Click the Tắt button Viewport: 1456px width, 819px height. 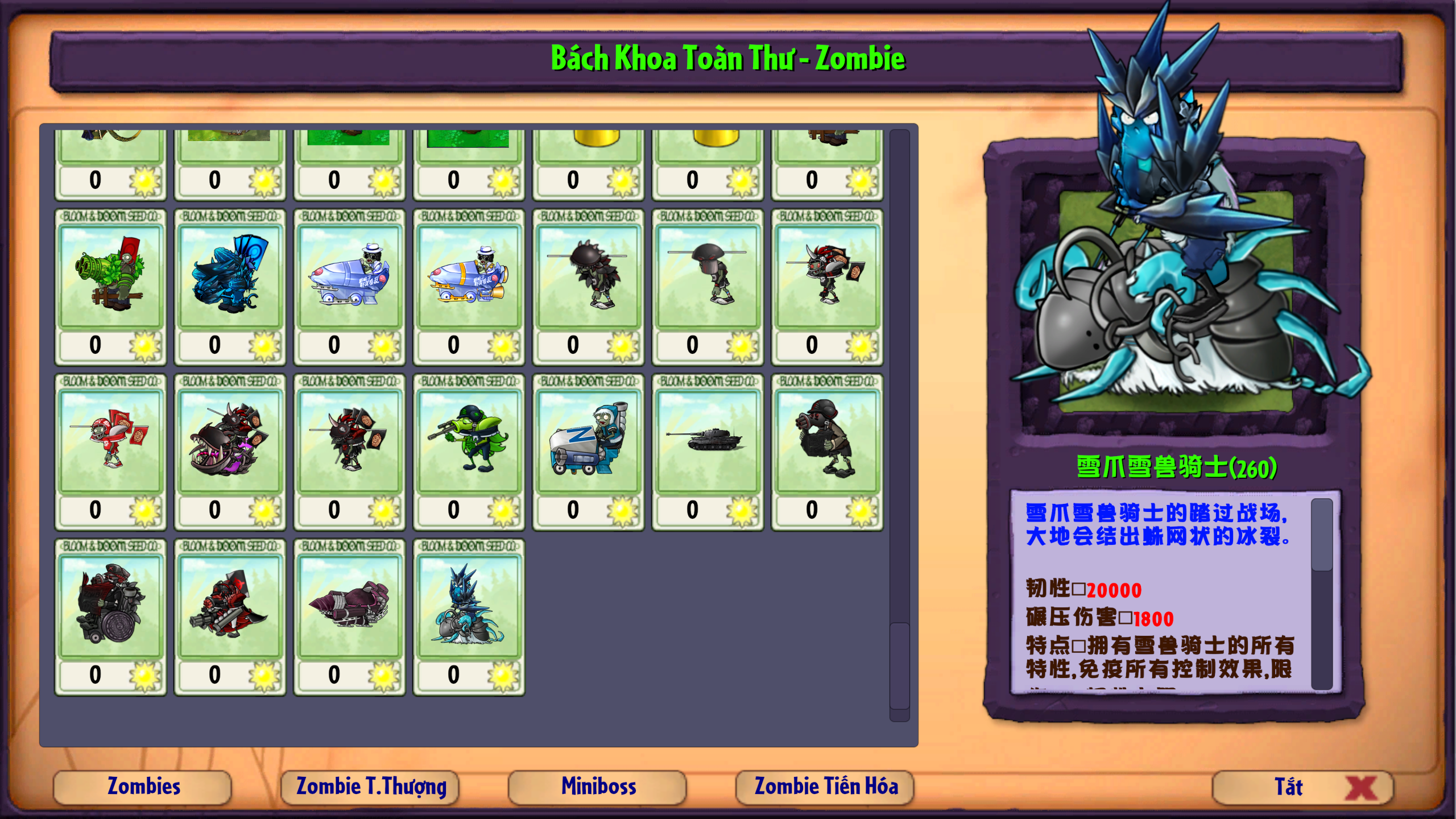pos(1300,787)
